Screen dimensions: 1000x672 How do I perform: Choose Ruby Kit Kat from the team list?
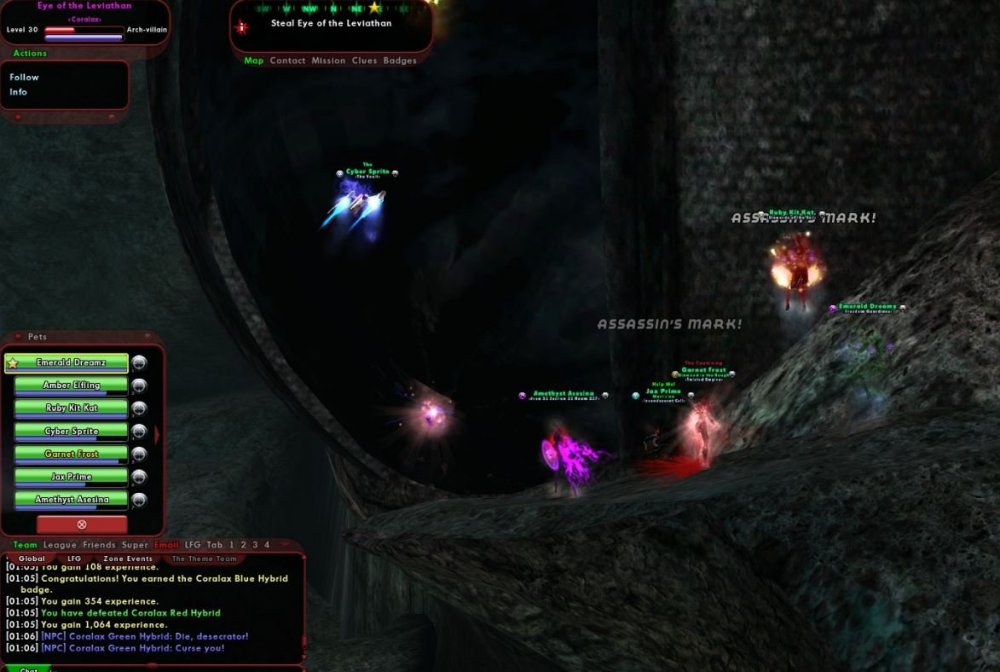pyautogui.click(x=70, y=408)
